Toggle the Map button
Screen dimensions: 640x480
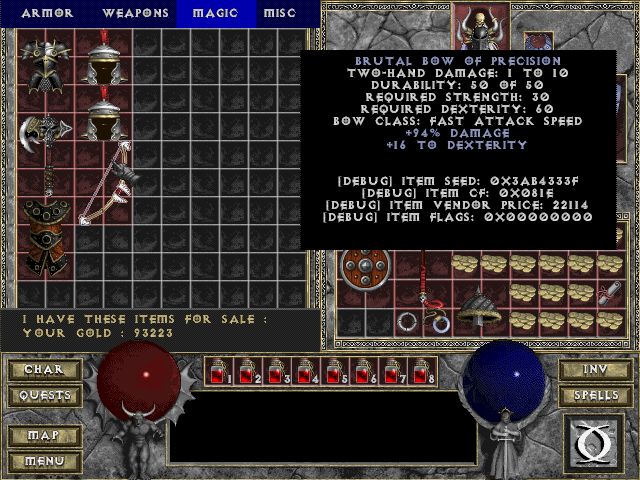coord(43,436)
